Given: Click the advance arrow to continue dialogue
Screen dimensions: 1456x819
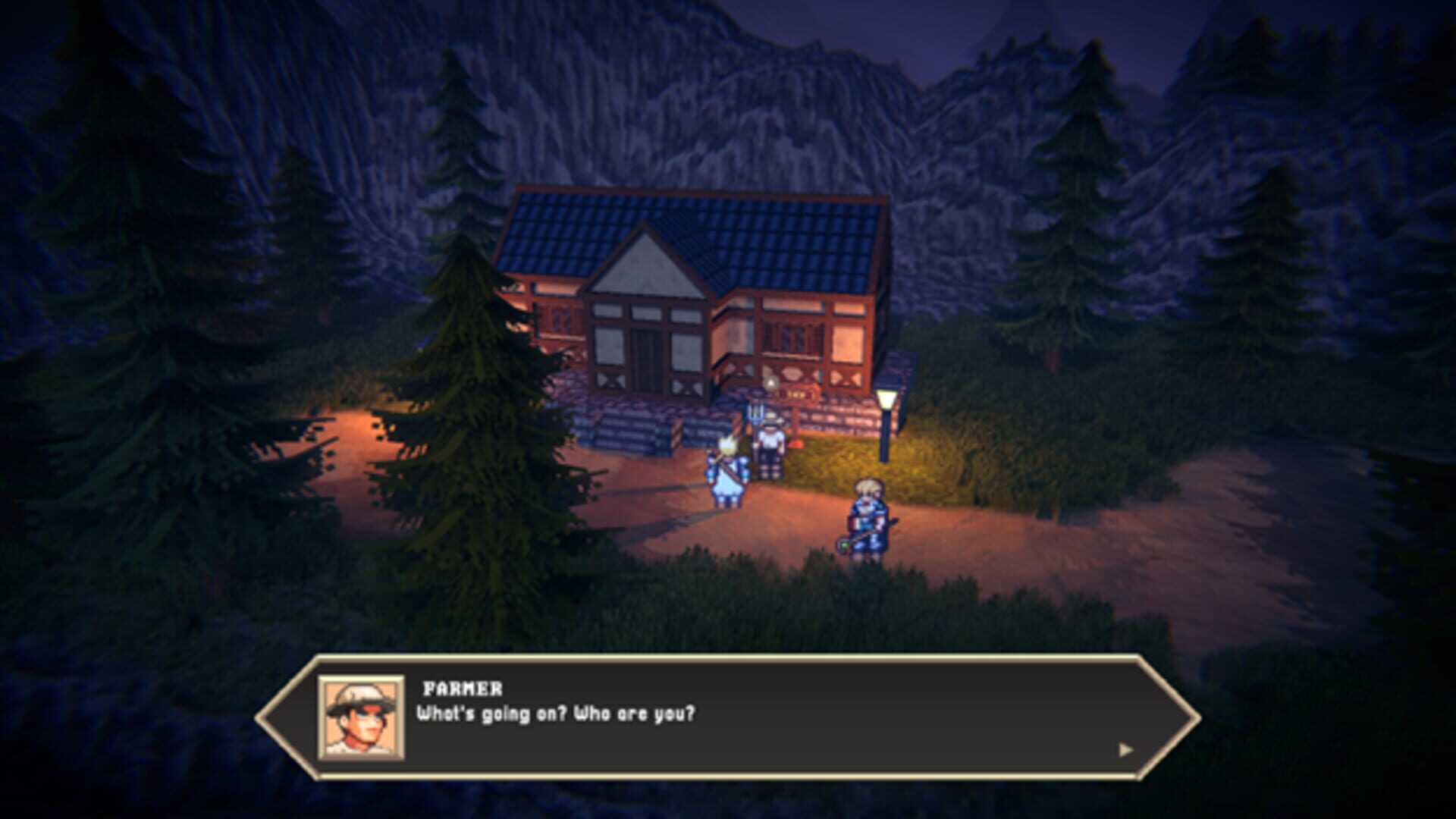Looking at the screenshot, I should 1125,748.
